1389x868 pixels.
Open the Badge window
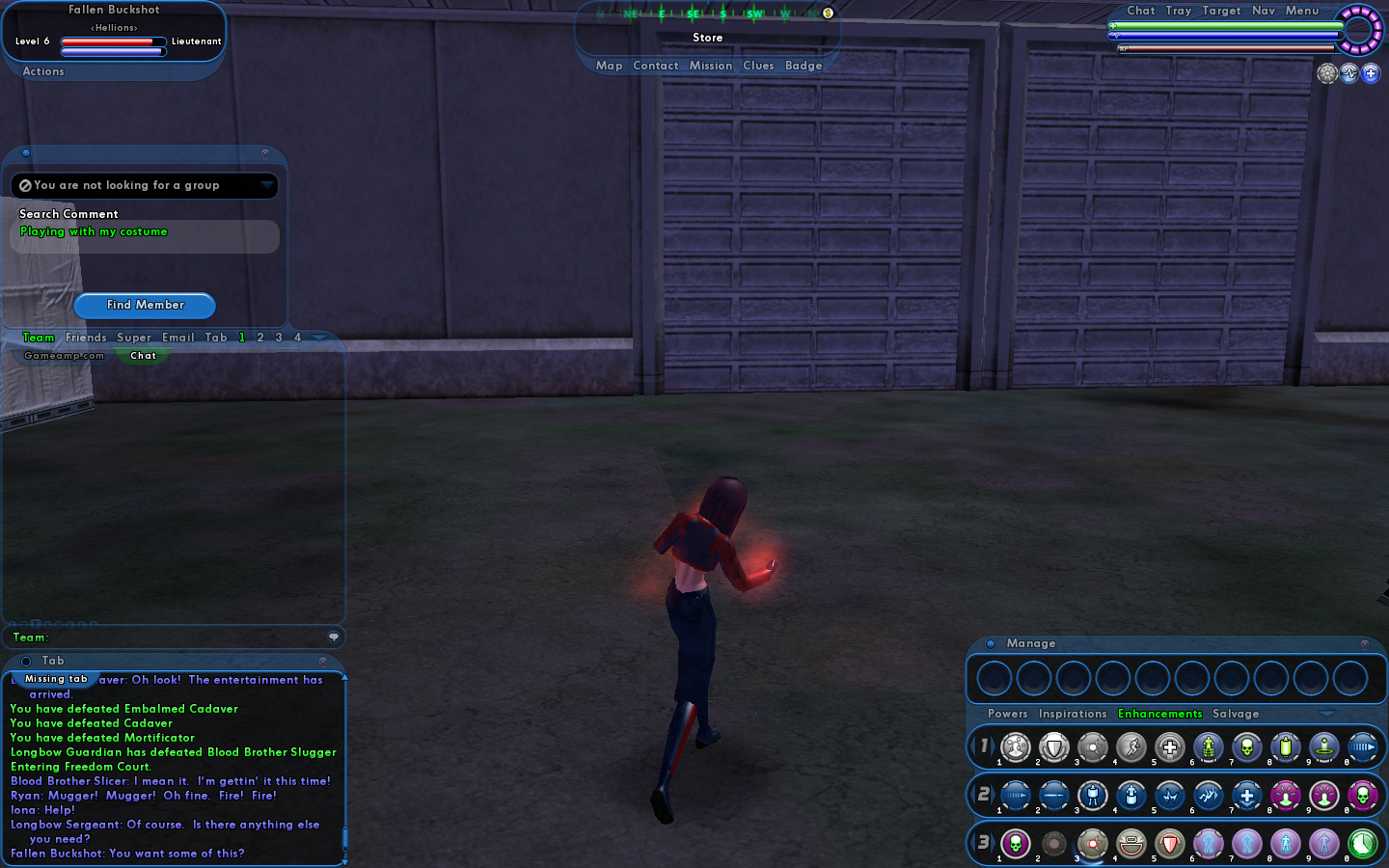(803, 66)
